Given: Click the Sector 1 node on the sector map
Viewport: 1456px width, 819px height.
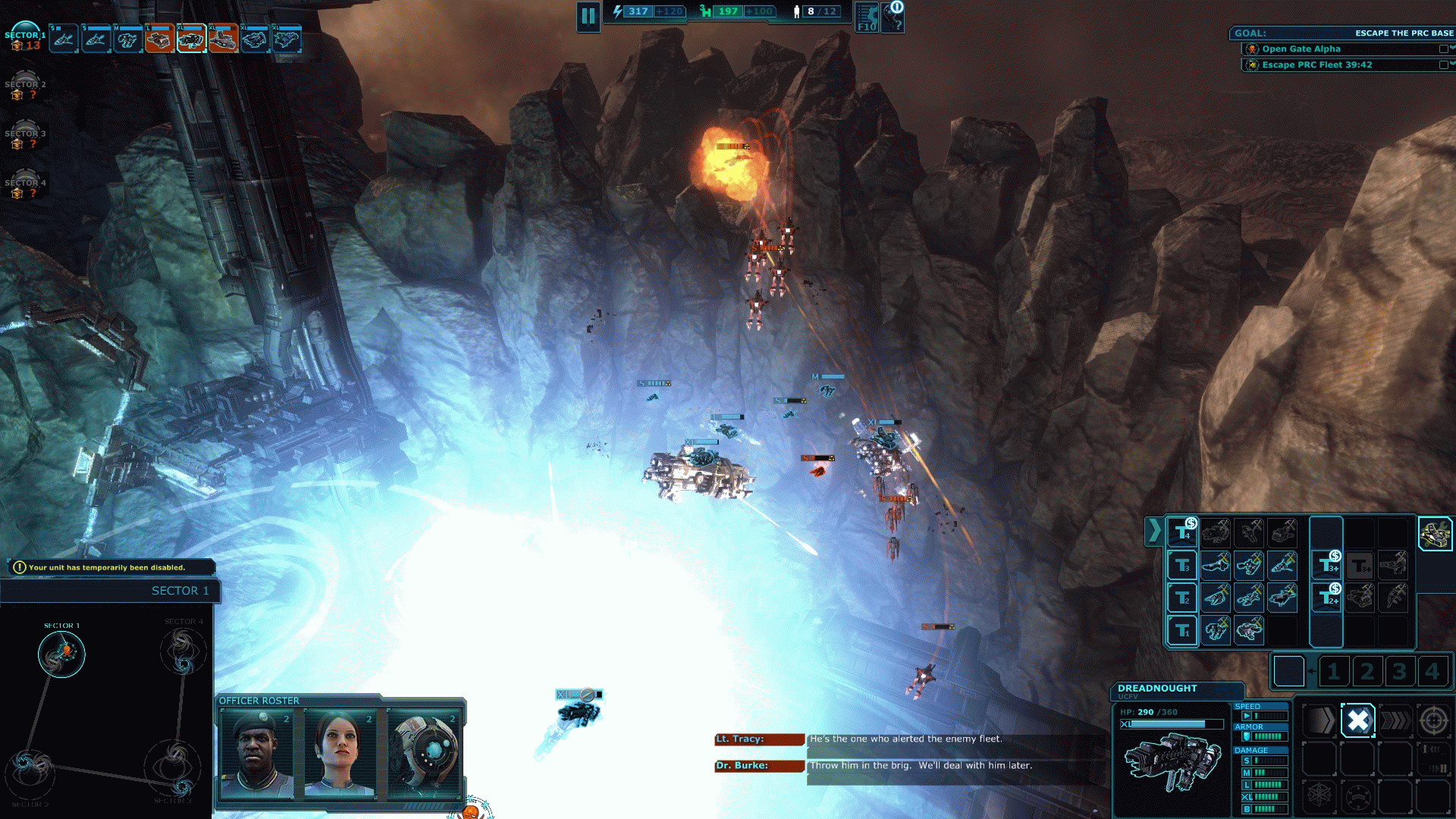Looking at the screenshot, I should (x=61, y=654).
